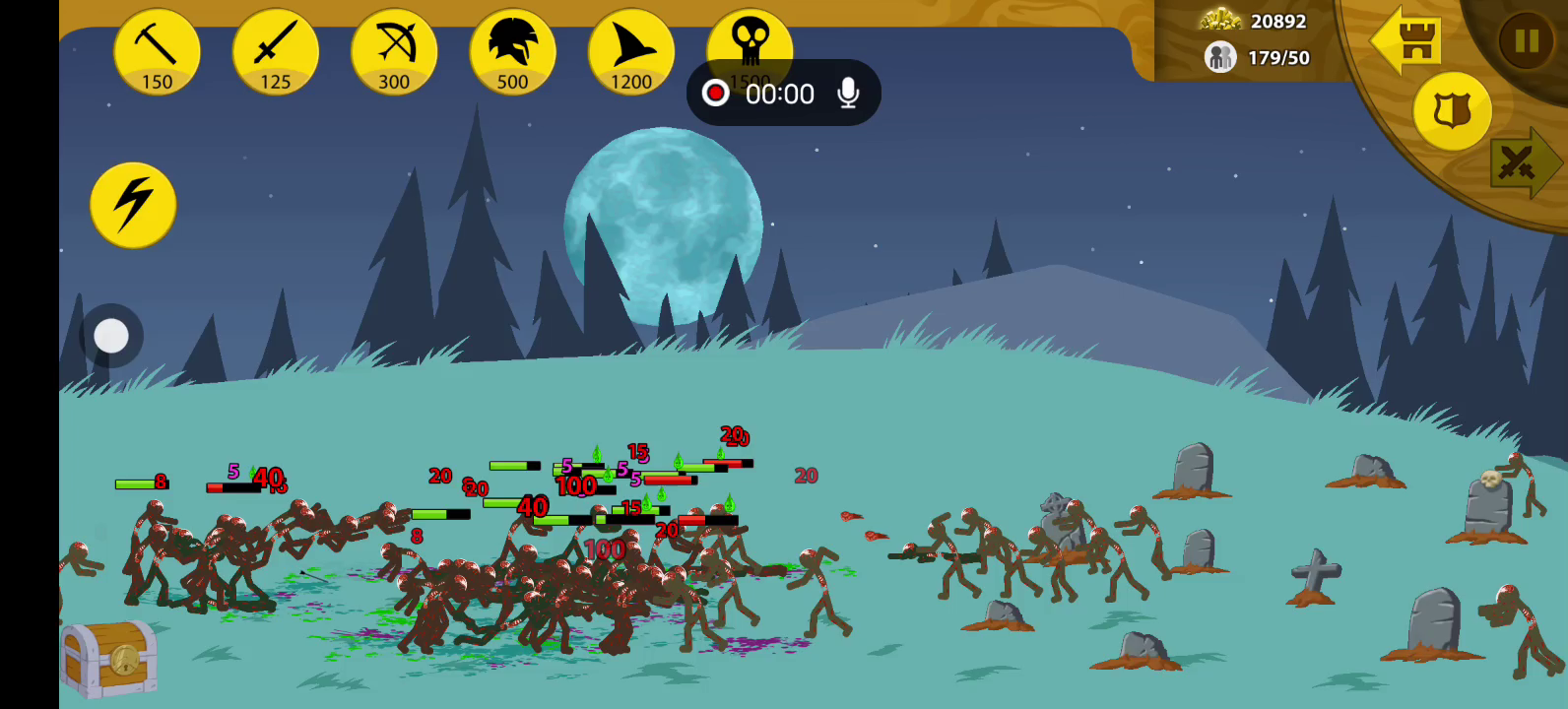
Task: Tap the screen recorder record button
Action: point(716,94)
